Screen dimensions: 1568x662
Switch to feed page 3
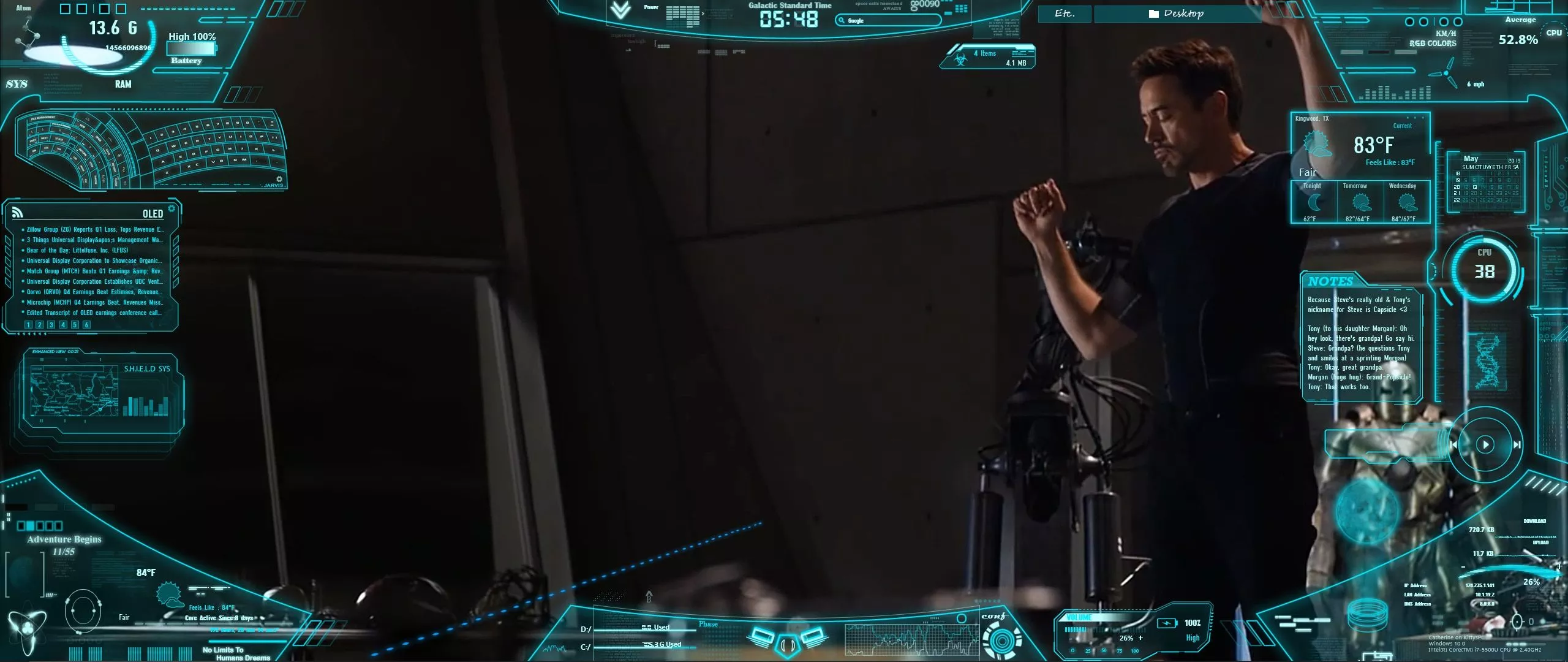[x=51, y=325]
